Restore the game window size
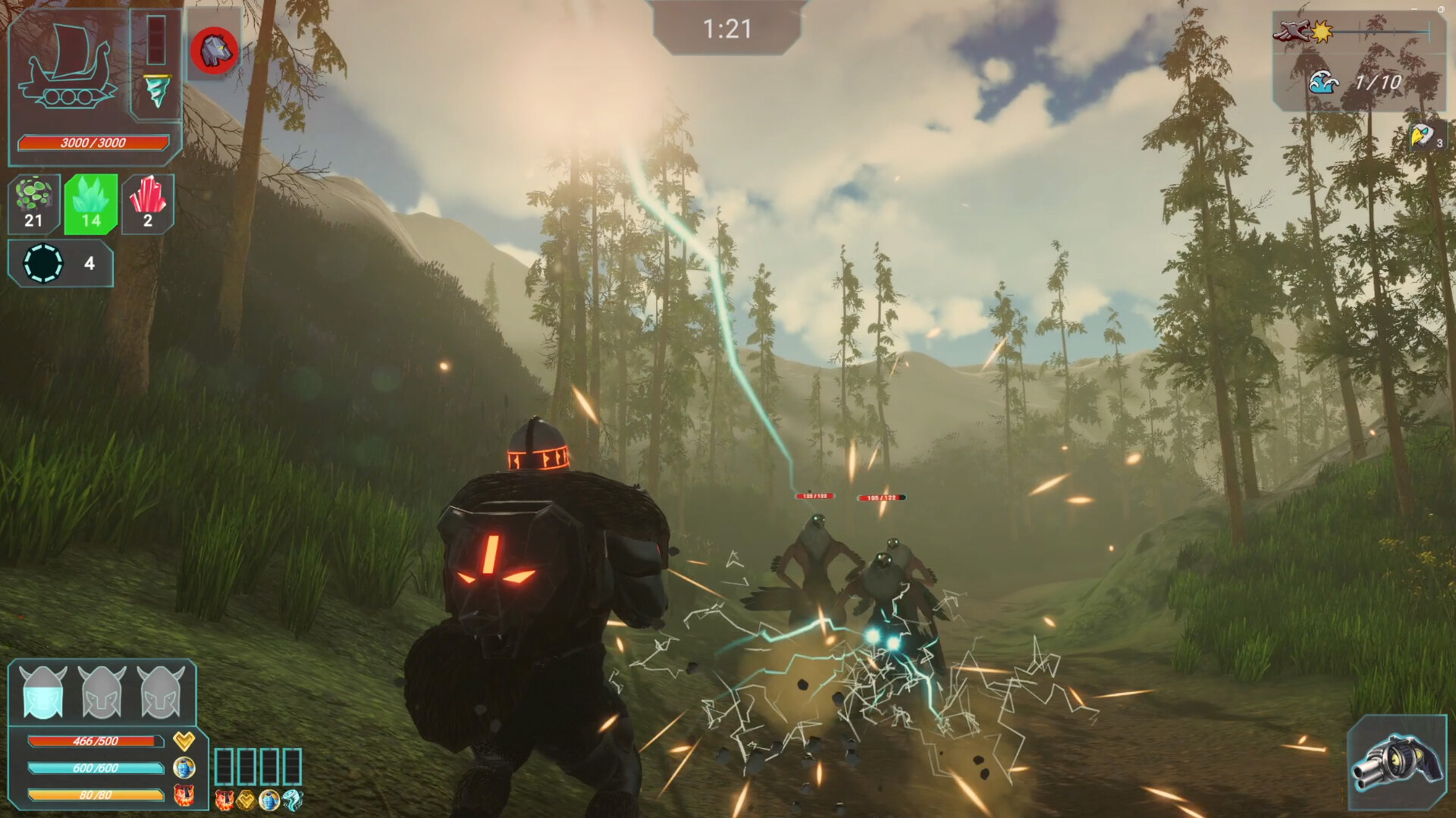Viewport: 1456px width, 818px height. (1441, 9)
